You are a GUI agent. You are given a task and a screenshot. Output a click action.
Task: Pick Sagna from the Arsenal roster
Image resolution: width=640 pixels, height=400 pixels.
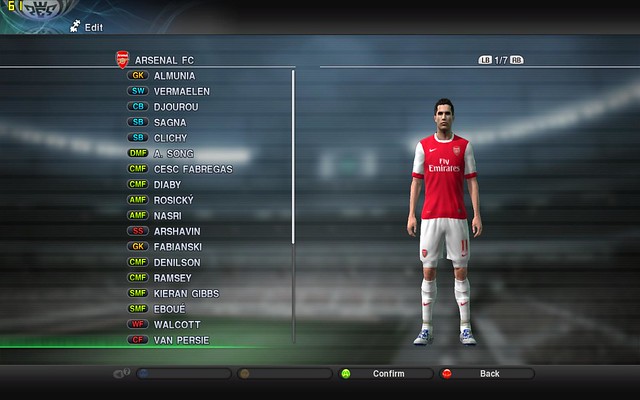pos(171,122)
